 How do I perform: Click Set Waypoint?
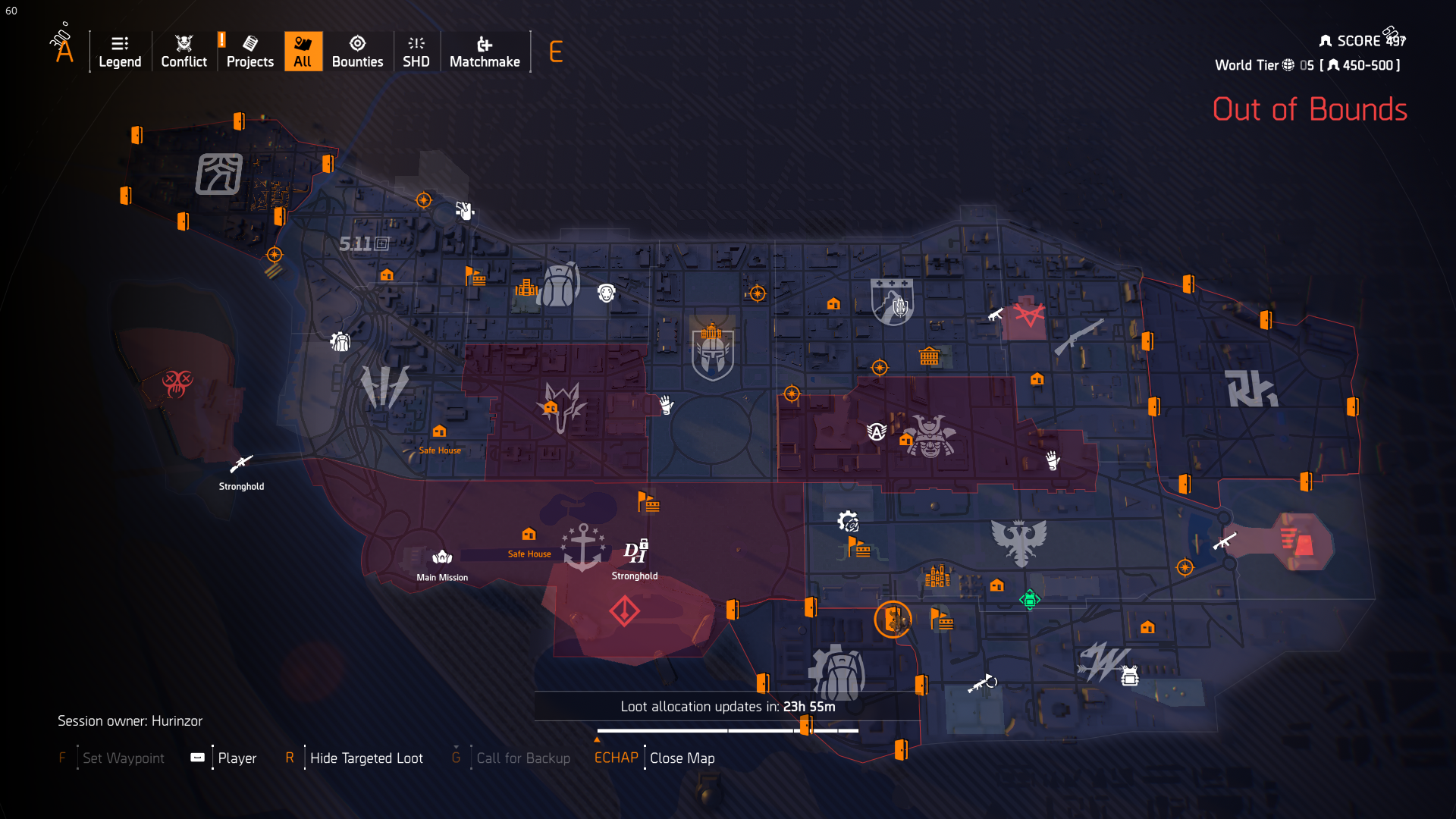[x=123, y=758]
